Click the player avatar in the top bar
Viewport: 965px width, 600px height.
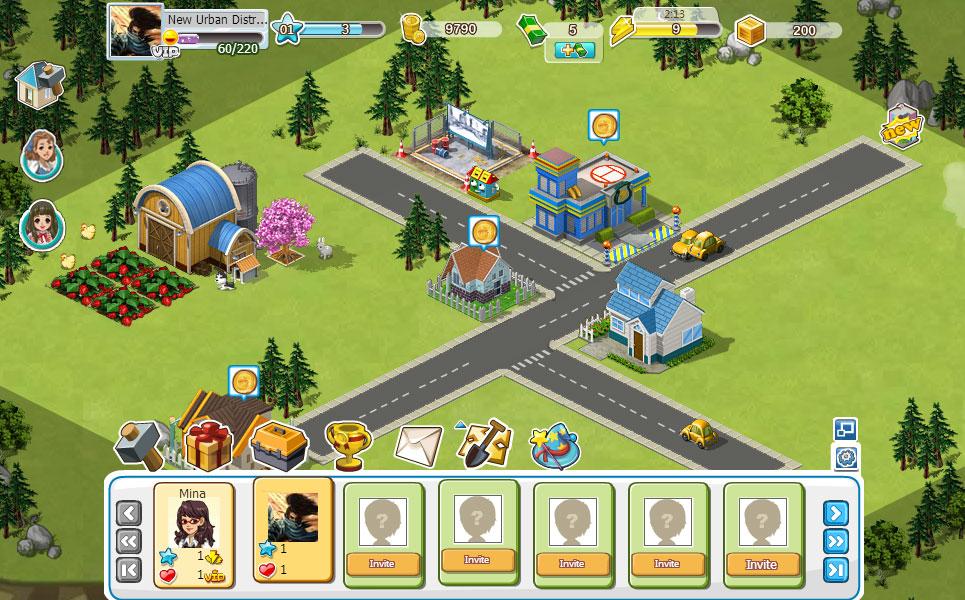[x=136, y=30]
